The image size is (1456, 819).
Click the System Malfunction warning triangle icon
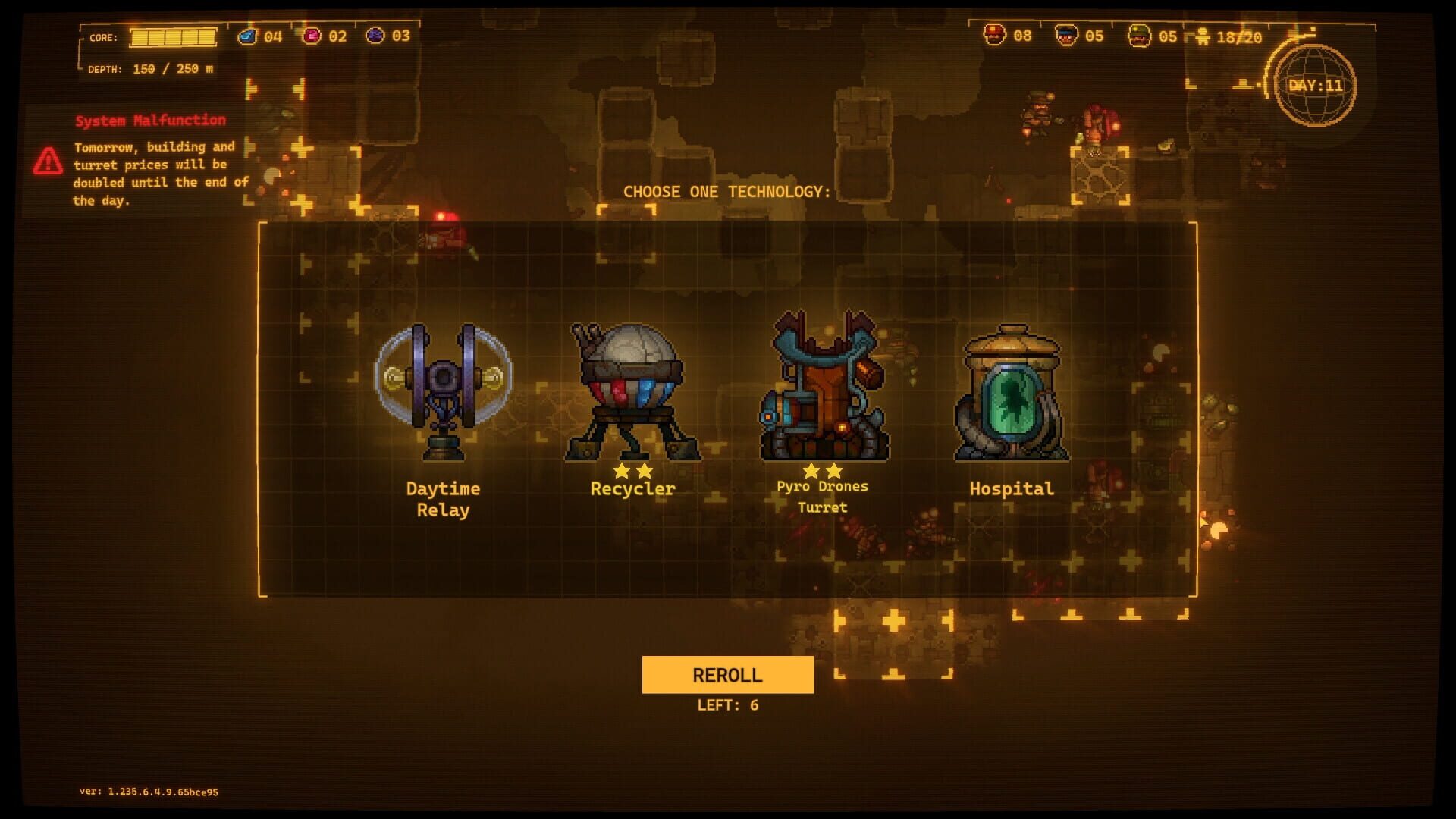click(49, 159)
